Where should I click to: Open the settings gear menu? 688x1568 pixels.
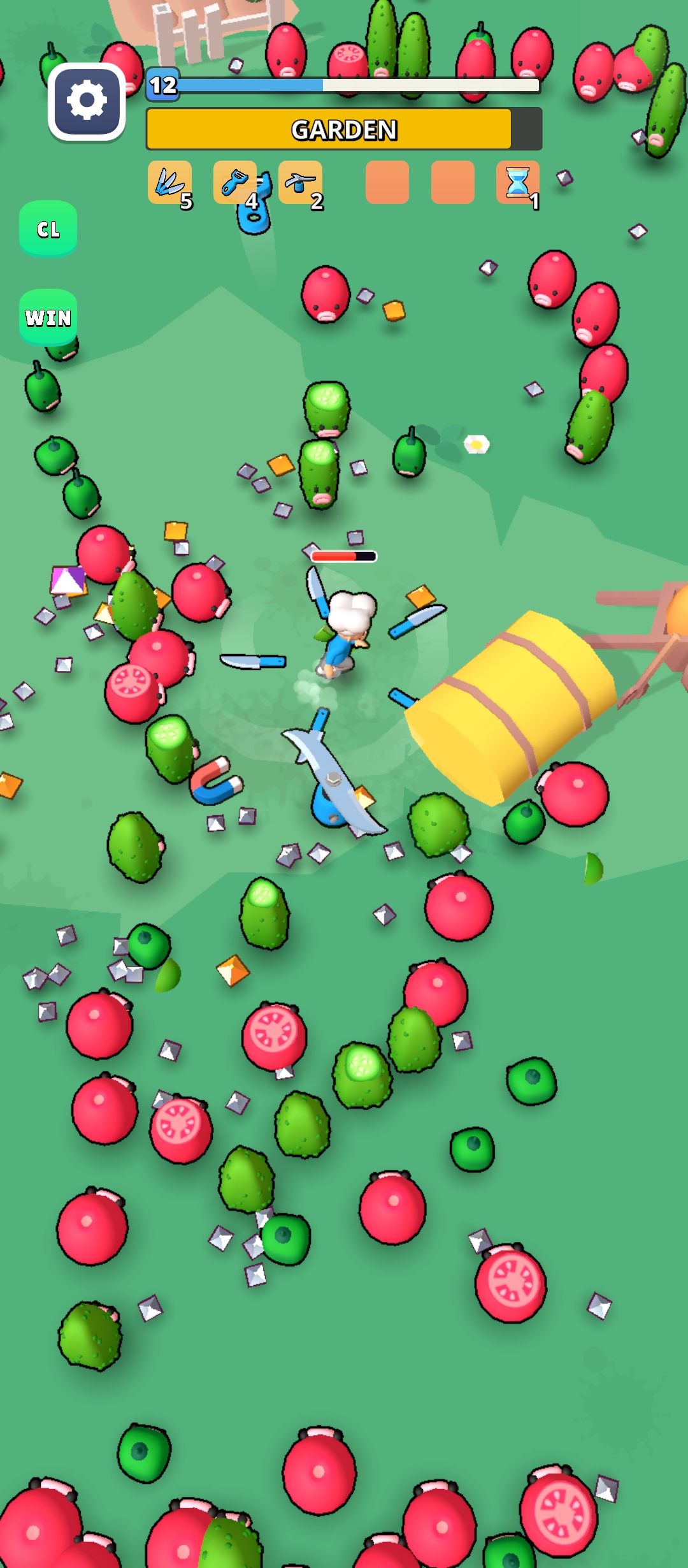(87, 101)
